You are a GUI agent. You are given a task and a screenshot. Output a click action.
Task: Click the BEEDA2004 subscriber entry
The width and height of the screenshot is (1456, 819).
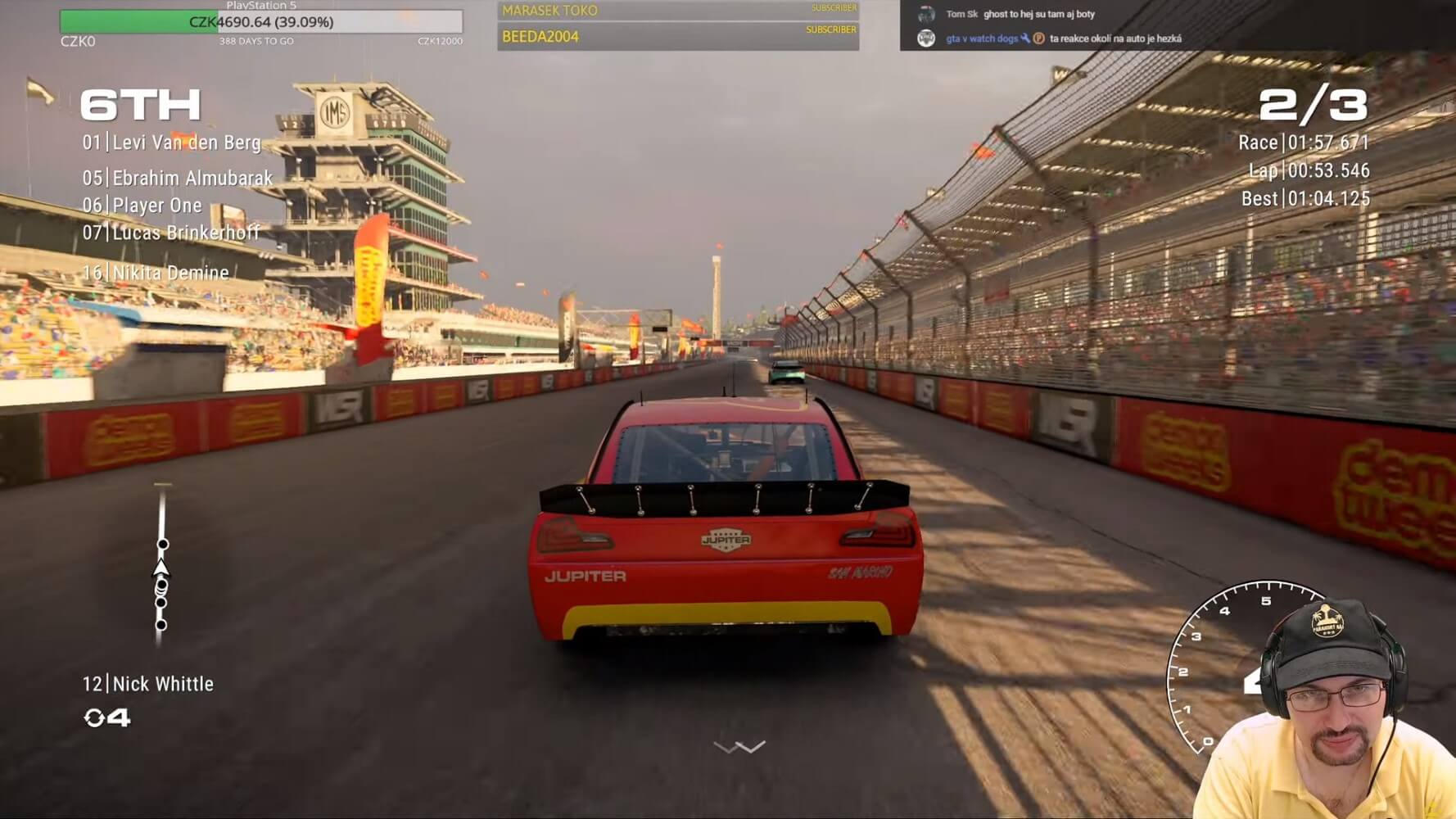pyautogui.click(x=677, y=37)
